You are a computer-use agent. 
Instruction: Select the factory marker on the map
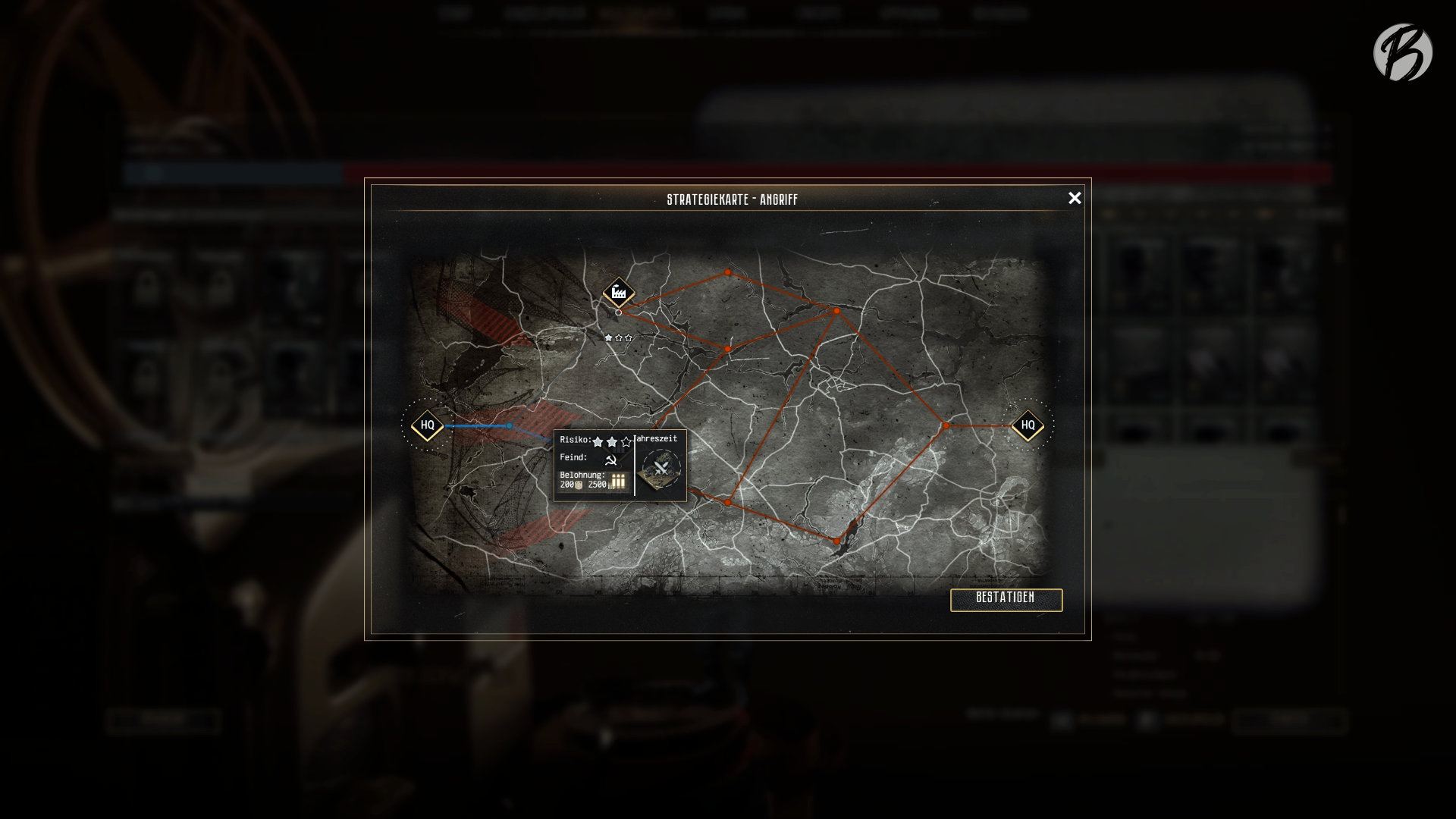(x=619, y=293)
